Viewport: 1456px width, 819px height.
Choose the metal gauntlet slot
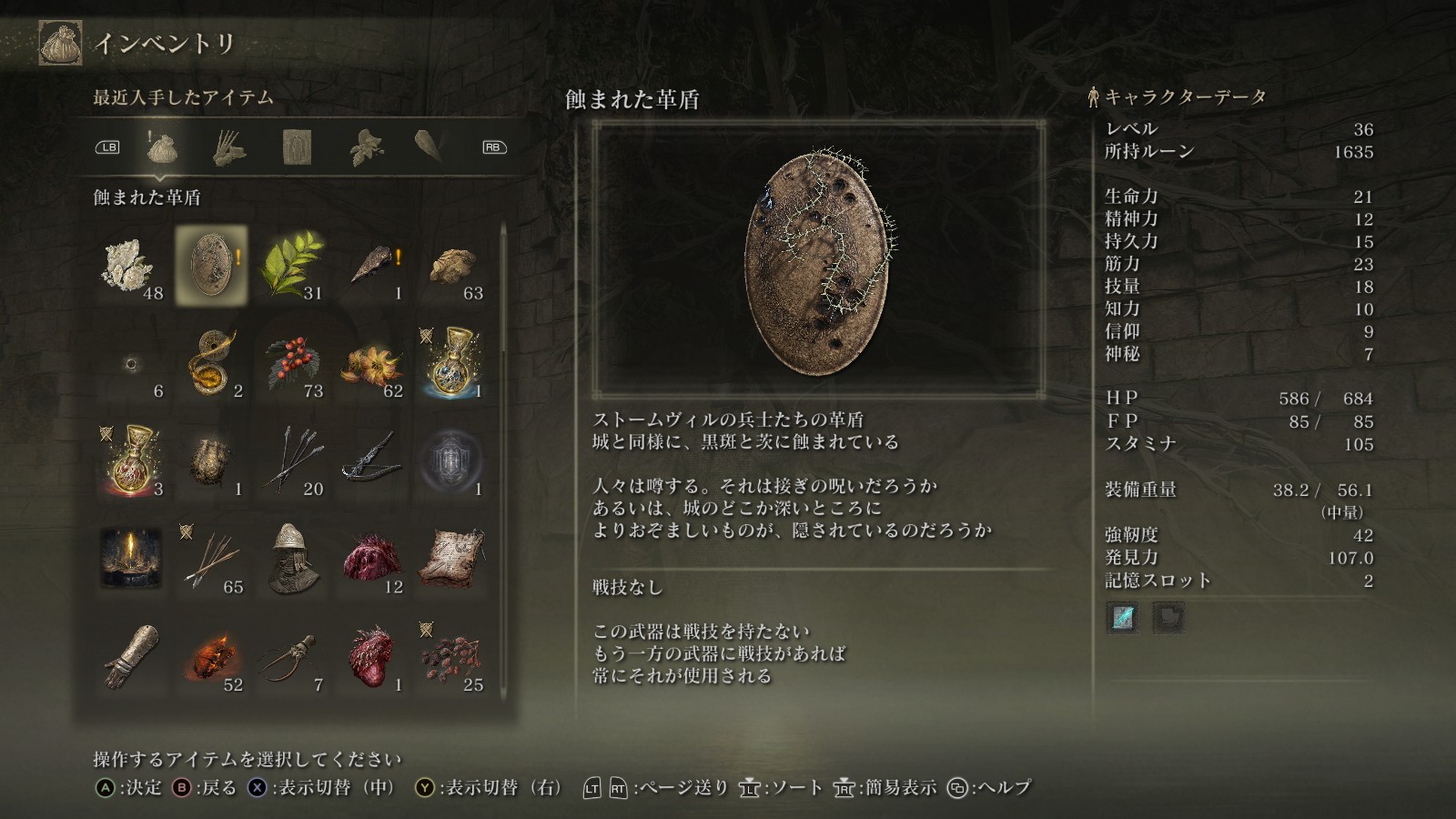coord(131,657)
